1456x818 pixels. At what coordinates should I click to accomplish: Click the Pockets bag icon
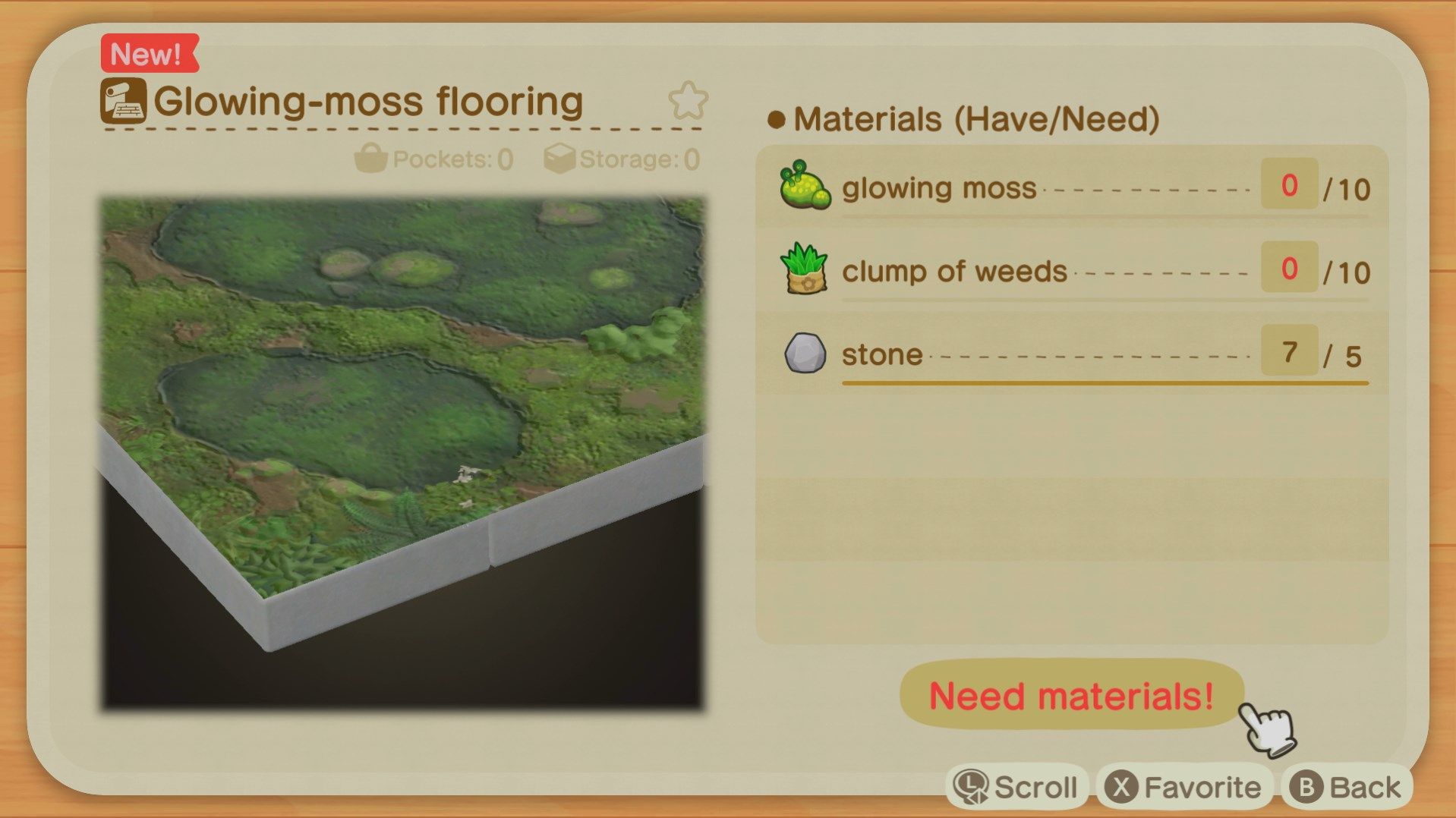(x=371, y=158)
